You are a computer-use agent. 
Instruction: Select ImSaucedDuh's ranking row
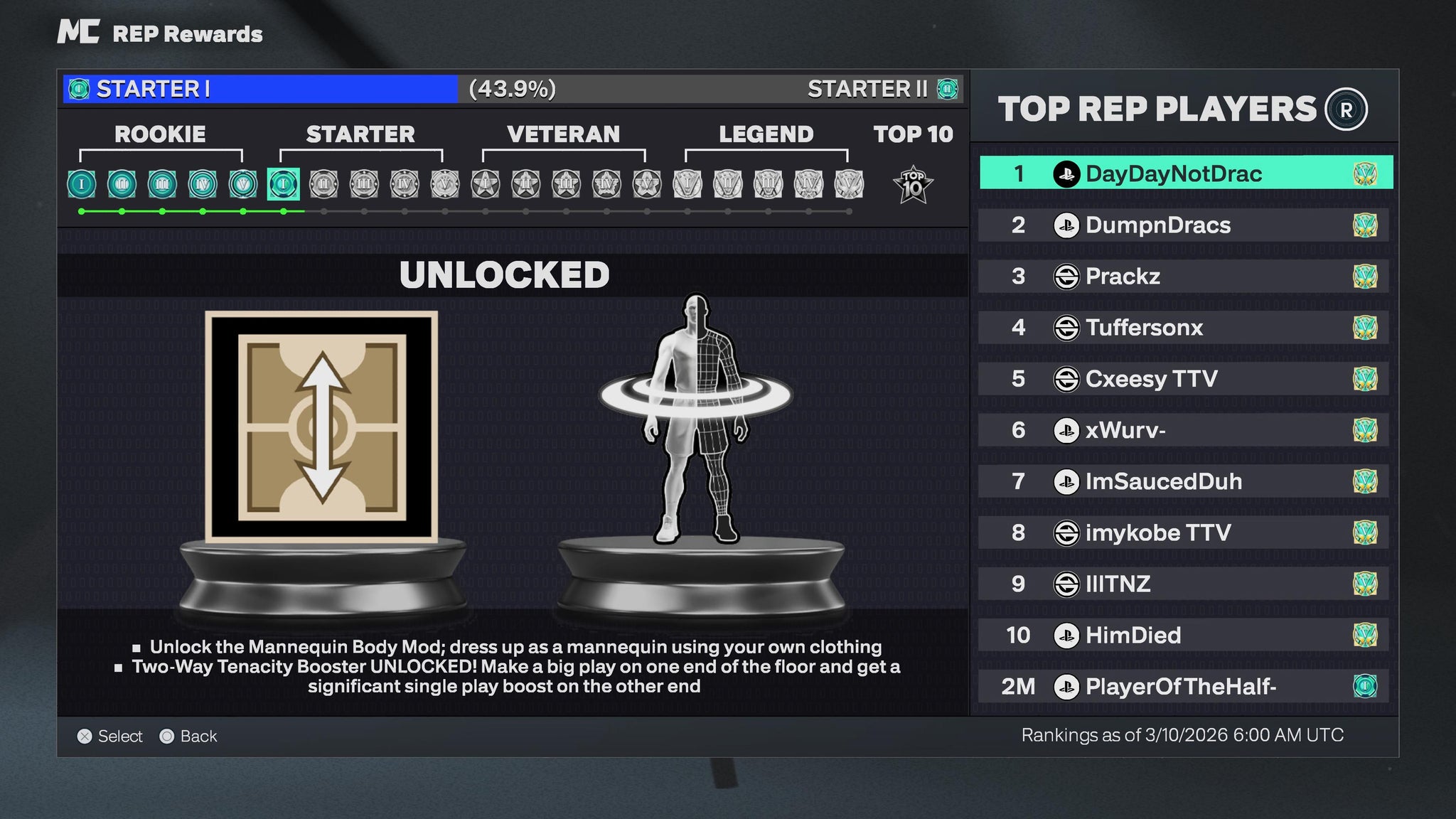click(x=1183, y=481)
